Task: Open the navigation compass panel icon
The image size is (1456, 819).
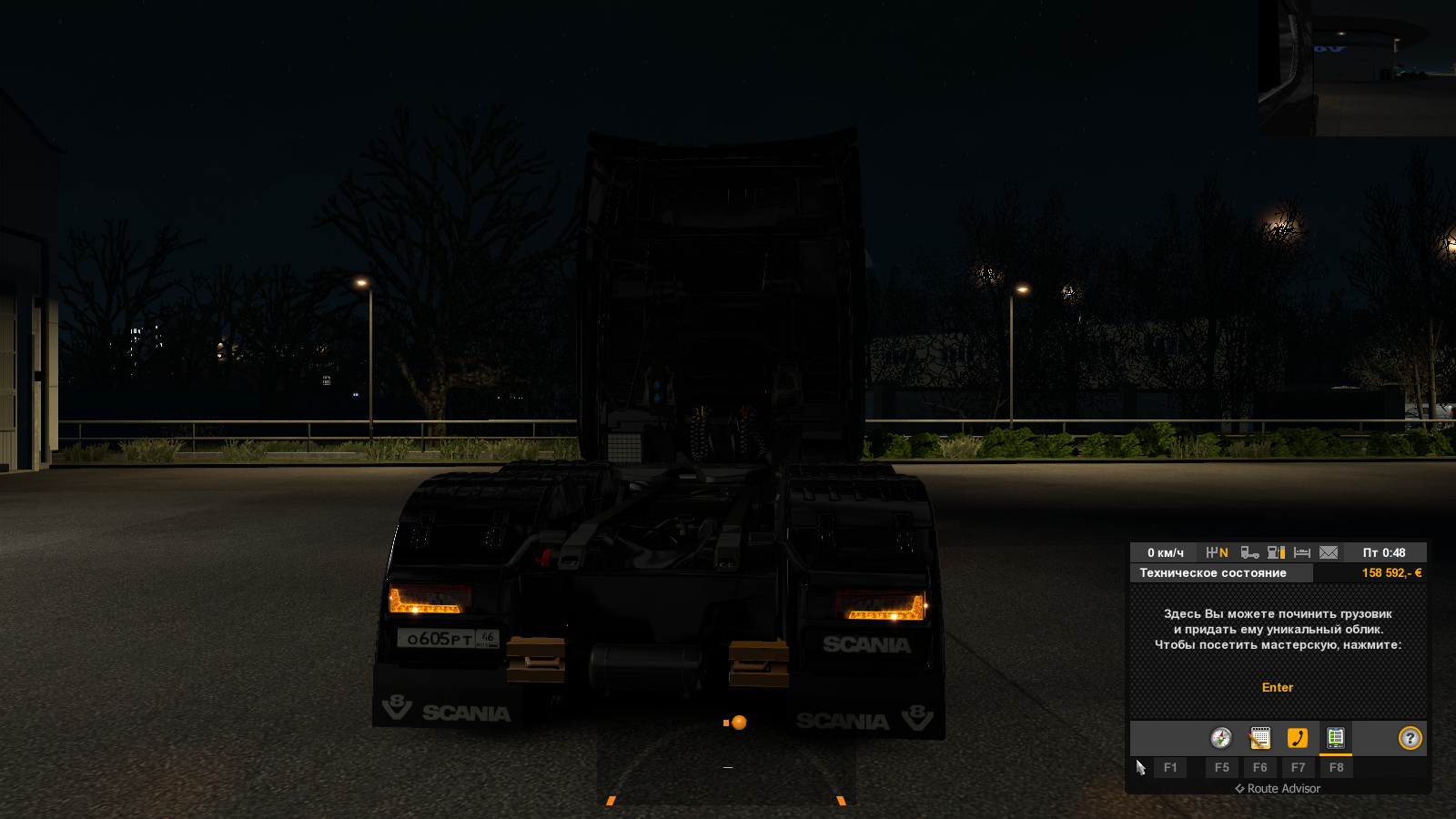Action: [1220, 737]
